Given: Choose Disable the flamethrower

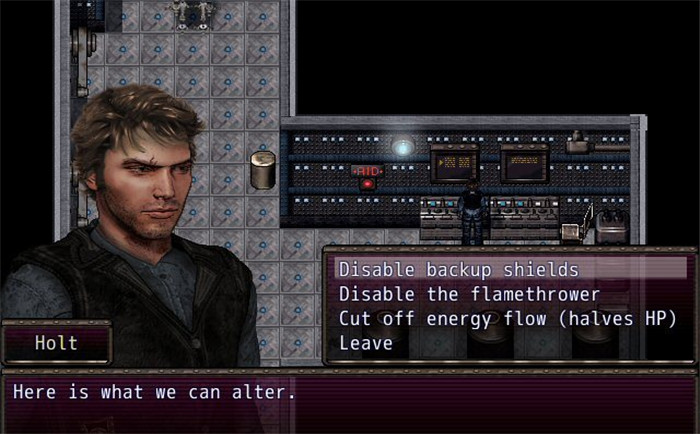Looking at the screenshot, I should [469, 294].
